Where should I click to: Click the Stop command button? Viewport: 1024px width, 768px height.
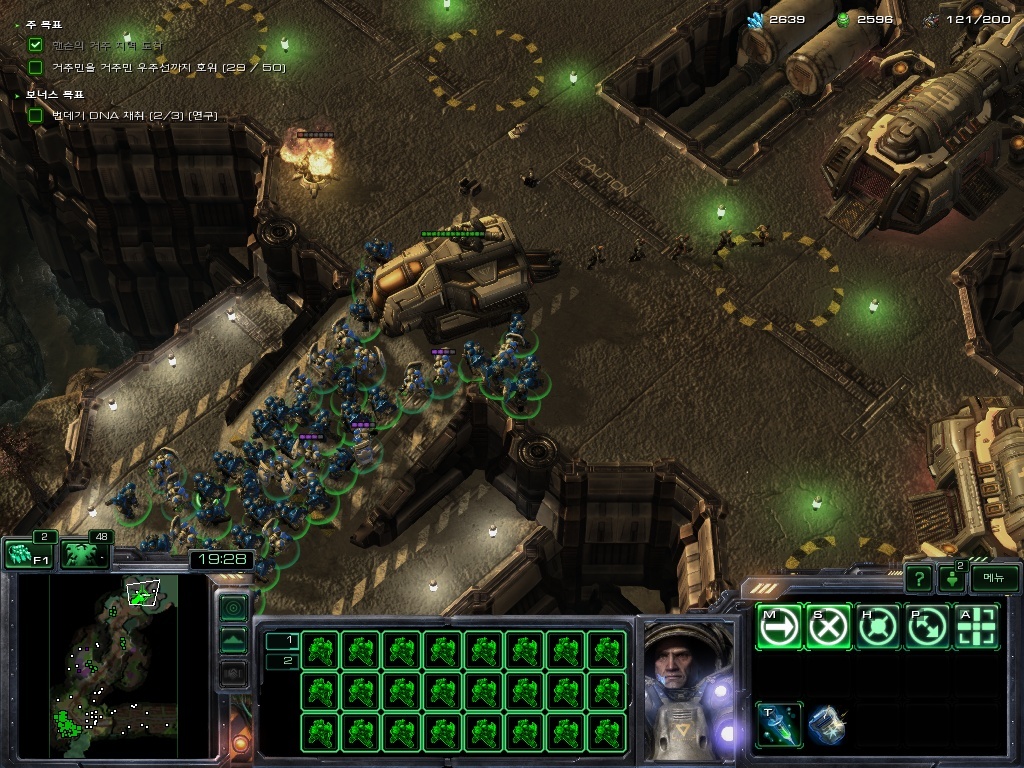pyautogui.click(x=829, y=627)
